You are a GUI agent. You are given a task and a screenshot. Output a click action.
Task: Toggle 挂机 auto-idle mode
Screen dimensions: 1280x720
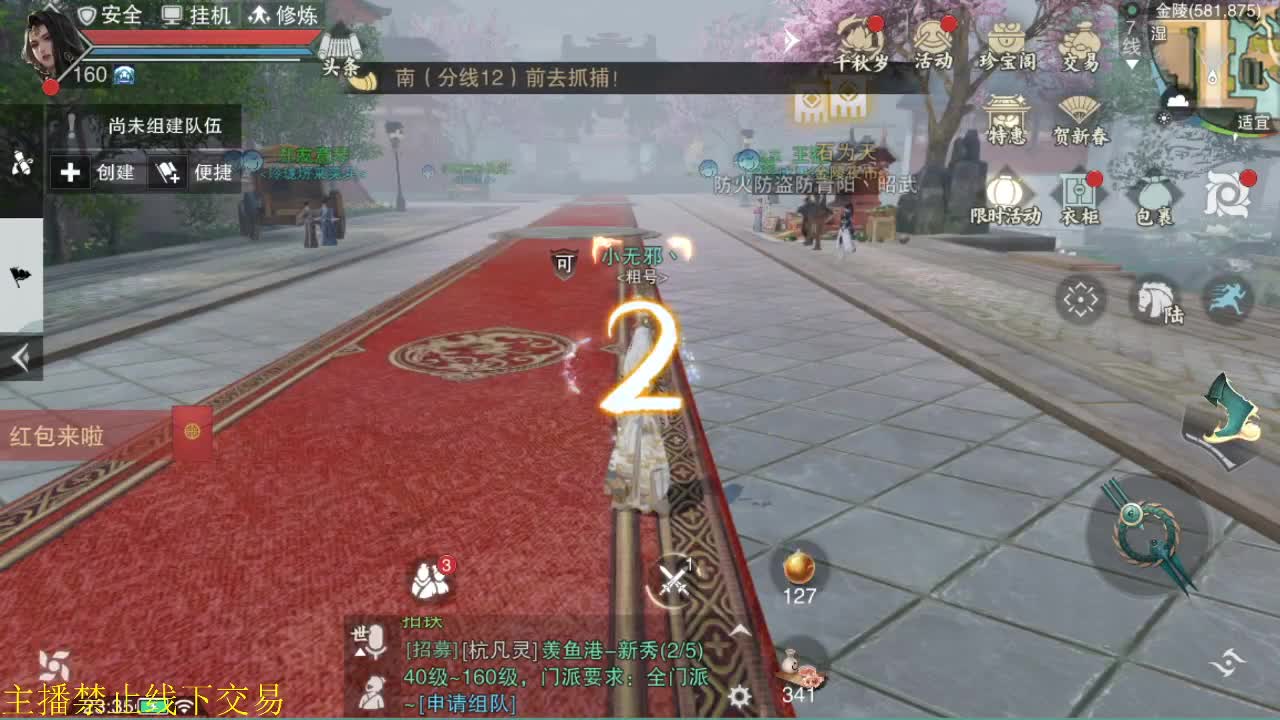tap(197, 15)
